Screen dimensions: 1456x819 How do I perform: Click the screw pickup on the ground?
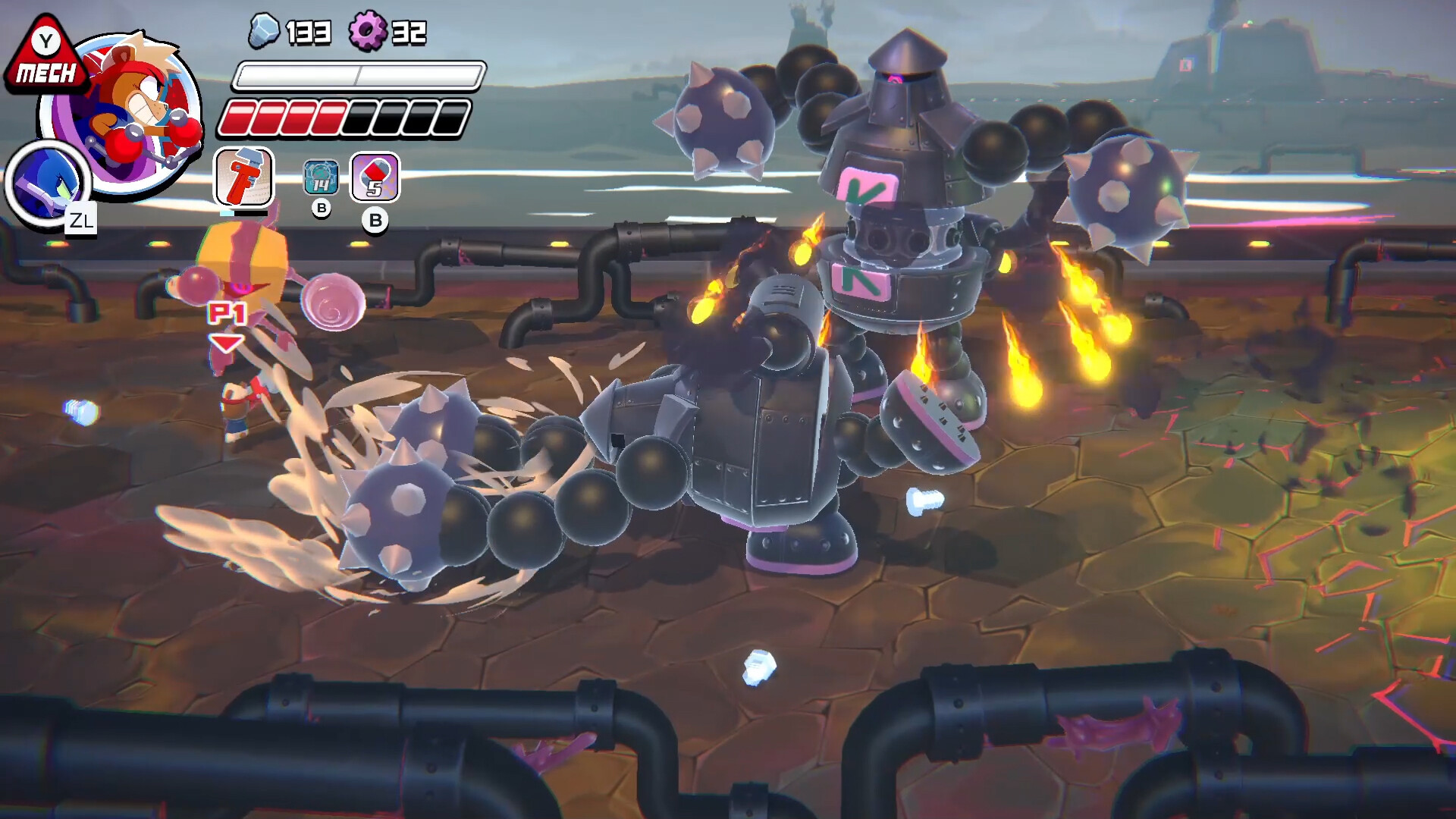click(x=927, y=501)
